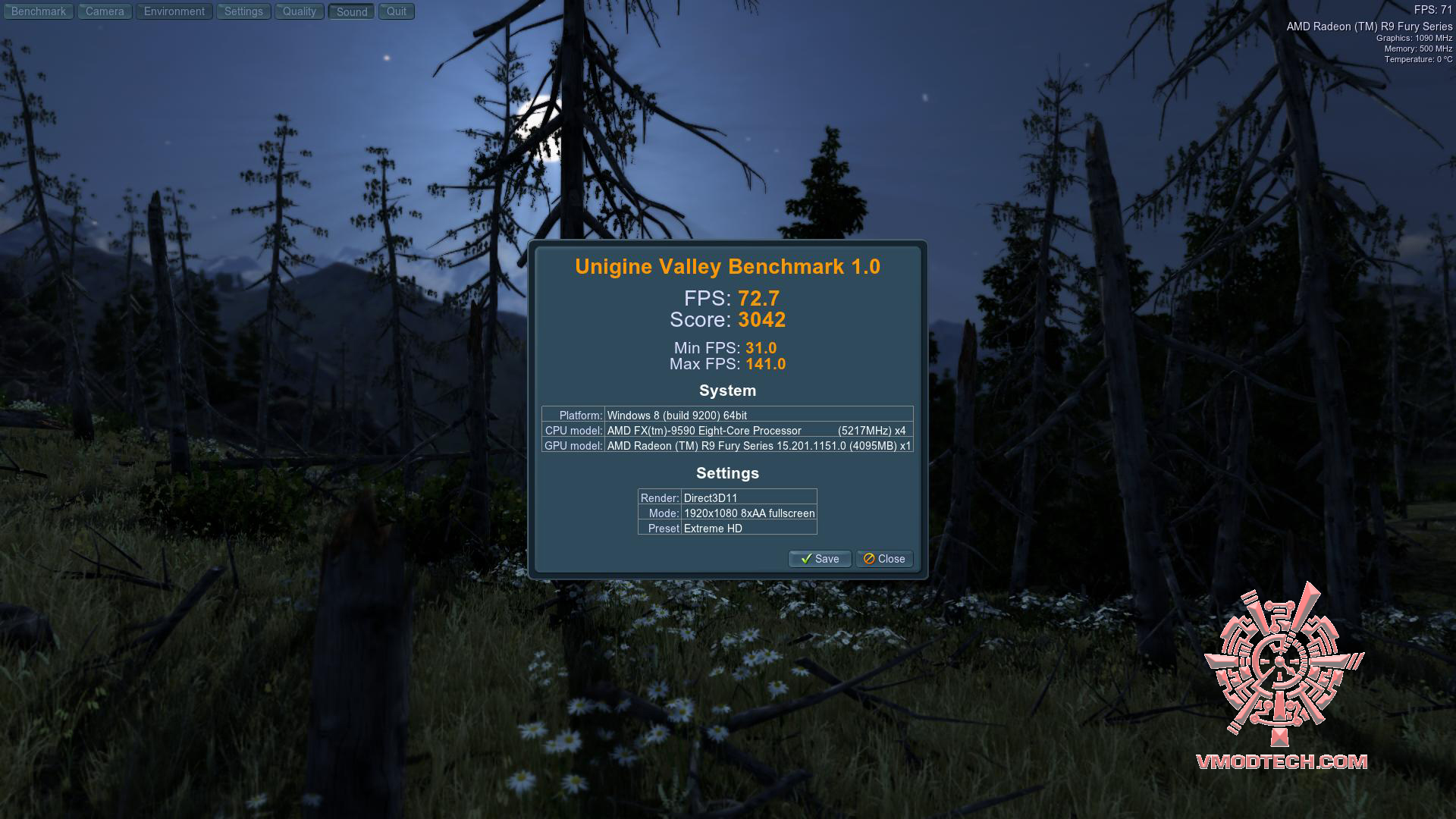The height and width of the screenshot is (819, 1456).
Task: Toggle the Sound button
Action: click(352, 11)
